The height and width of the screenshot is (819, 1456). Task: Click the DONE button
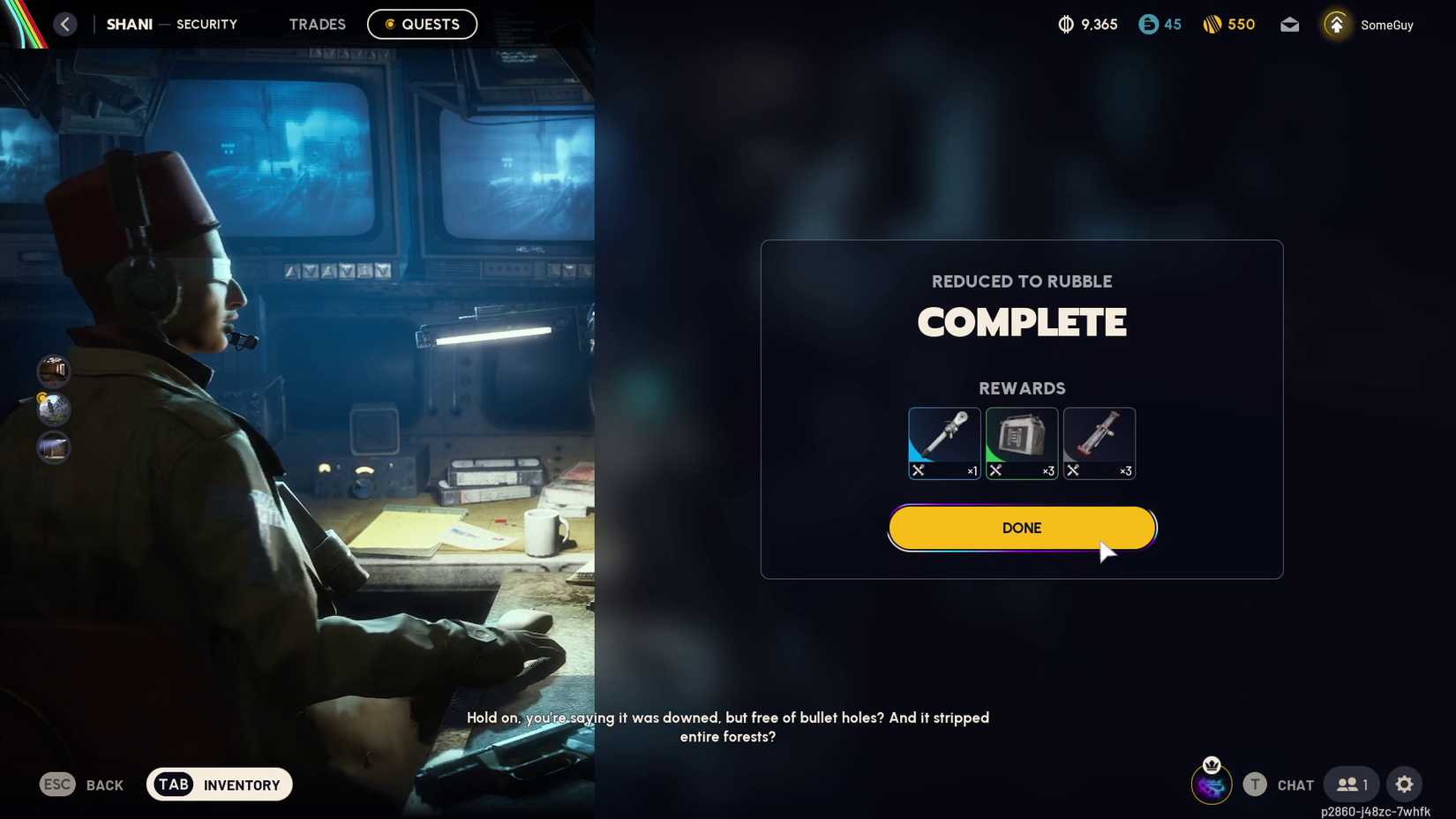click(x=1021, y=527)
